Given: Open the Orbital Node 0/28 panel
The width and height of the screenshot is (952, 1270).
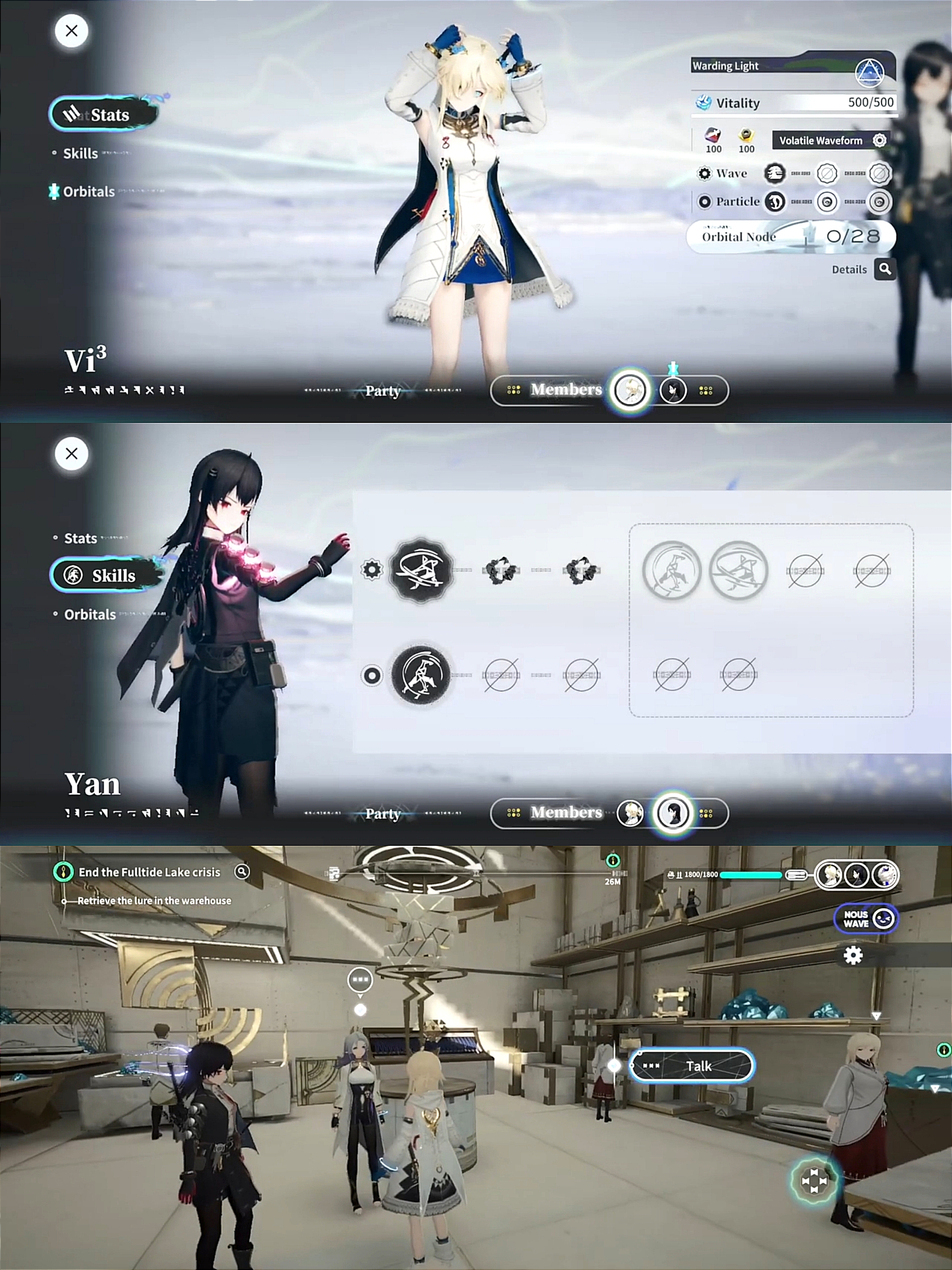Looking at the screenshot, I should [791, 236].
